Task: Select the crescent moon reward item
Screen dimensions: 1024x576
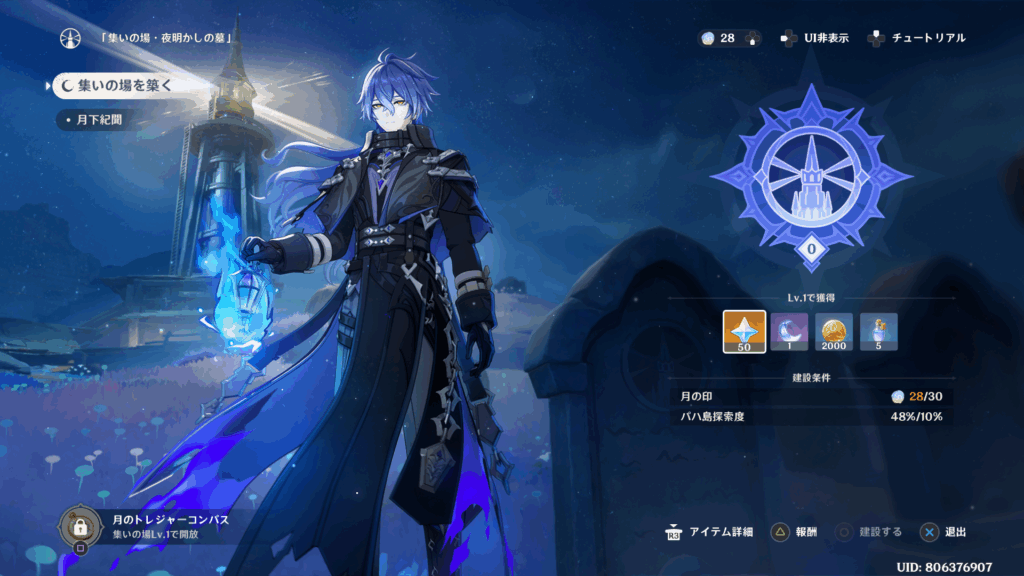Action: point(789,332)
